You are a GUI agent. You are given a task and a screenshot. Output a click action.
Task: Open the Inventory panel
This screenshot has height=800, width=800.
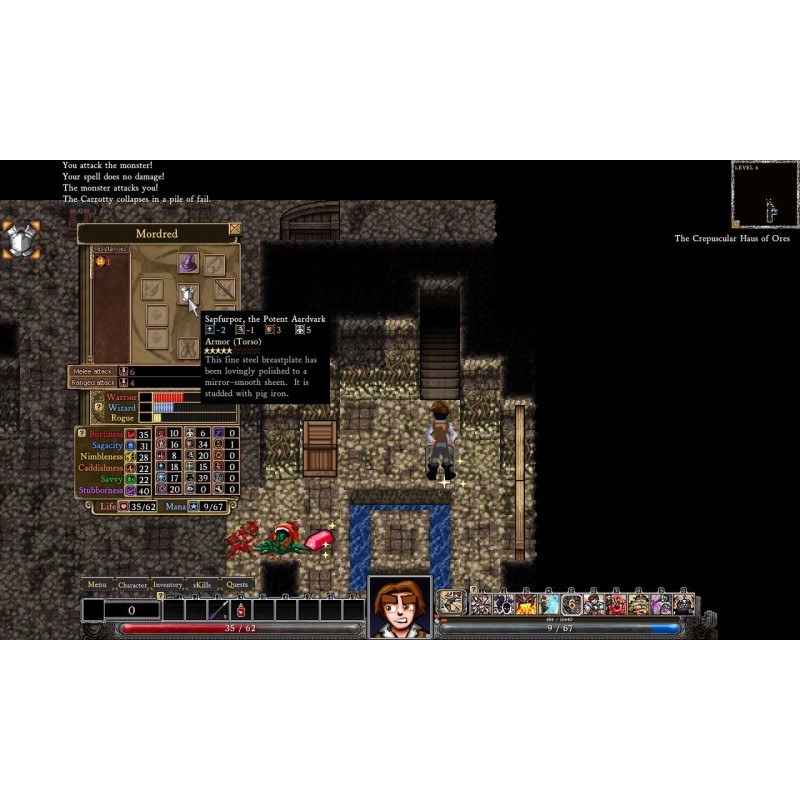tap(168, 585)
